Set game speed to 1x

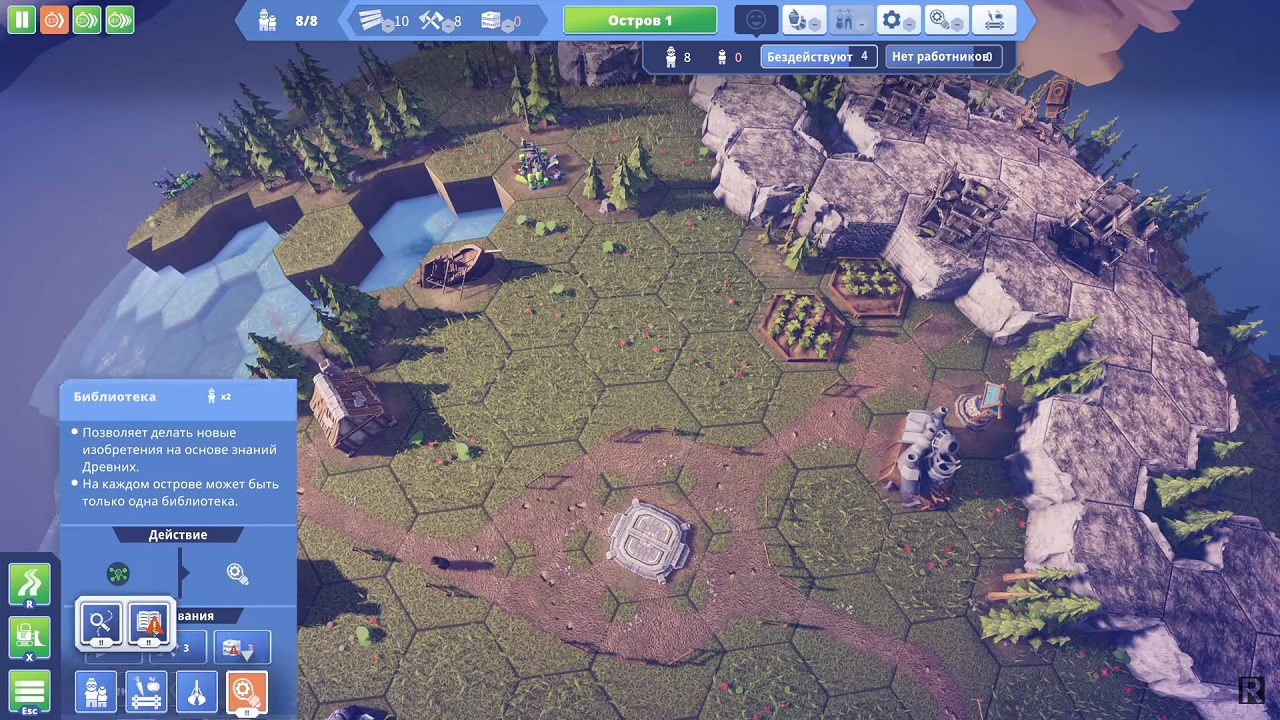click(54, 19)
